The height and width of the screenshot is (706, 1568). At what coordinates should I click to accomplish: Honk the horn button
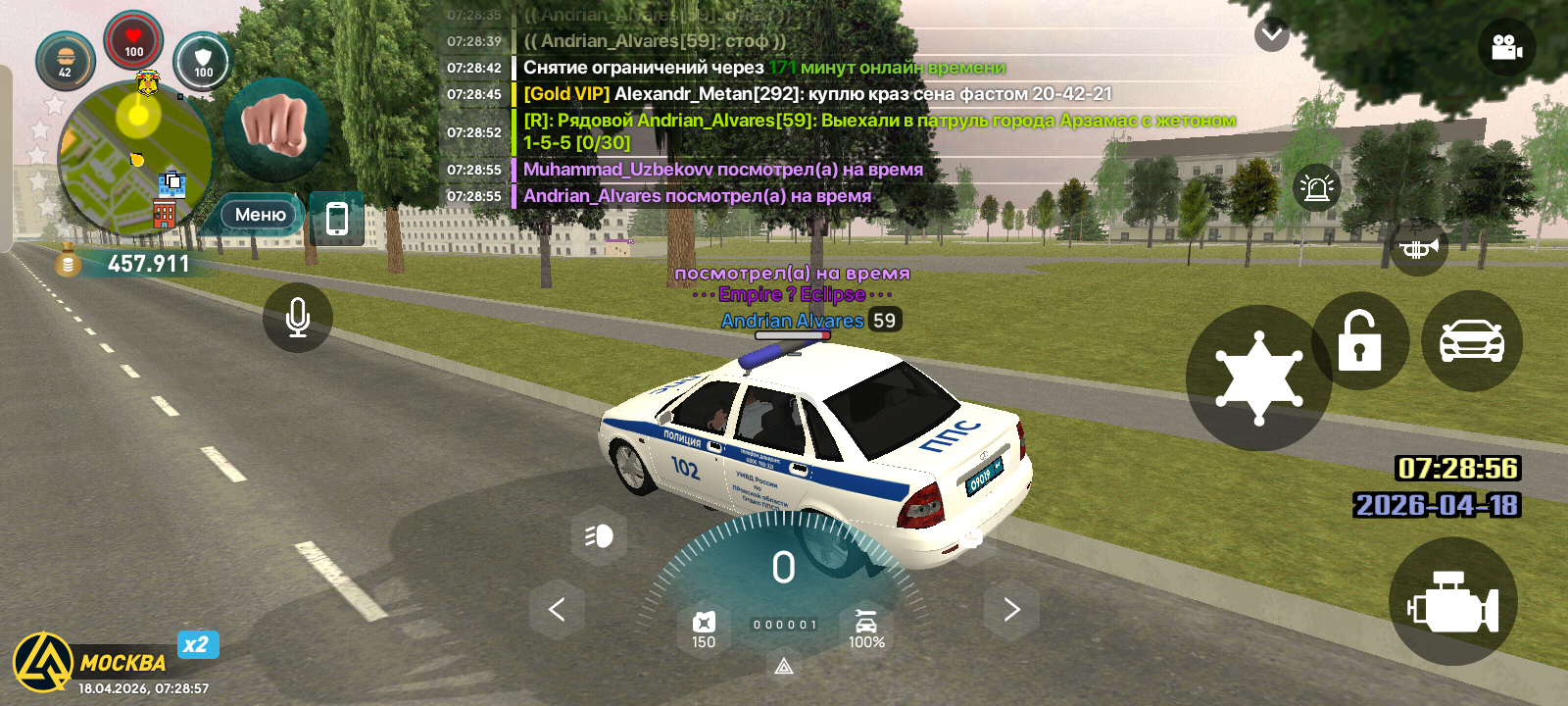tap(1418, 249)
